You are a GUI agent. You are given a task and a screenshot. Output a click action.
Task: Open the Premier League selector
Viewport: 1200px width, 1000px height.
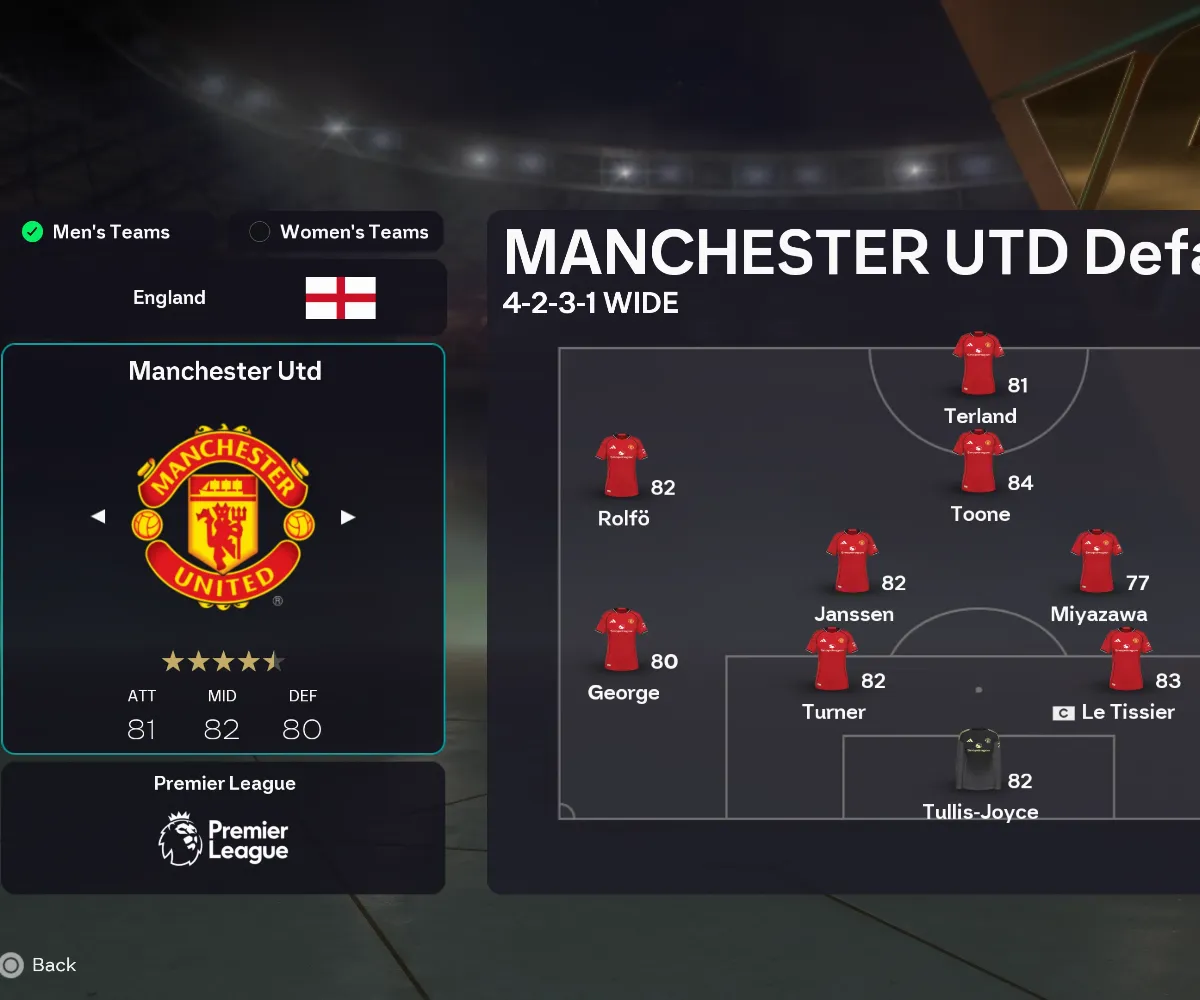coord(223,828)
